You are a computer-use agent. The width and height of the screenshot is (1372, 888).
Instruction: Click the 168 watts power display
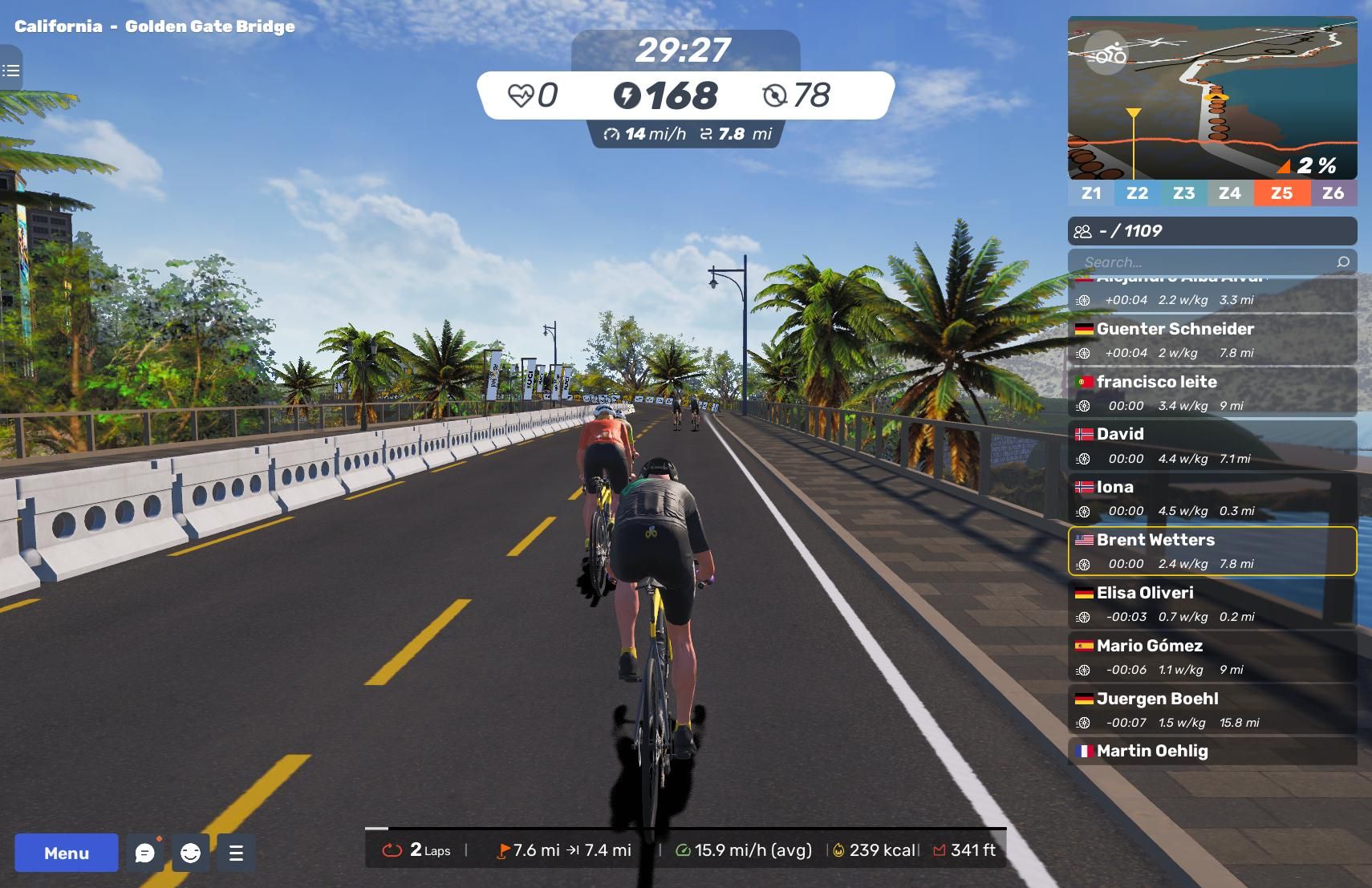point(667,95)
